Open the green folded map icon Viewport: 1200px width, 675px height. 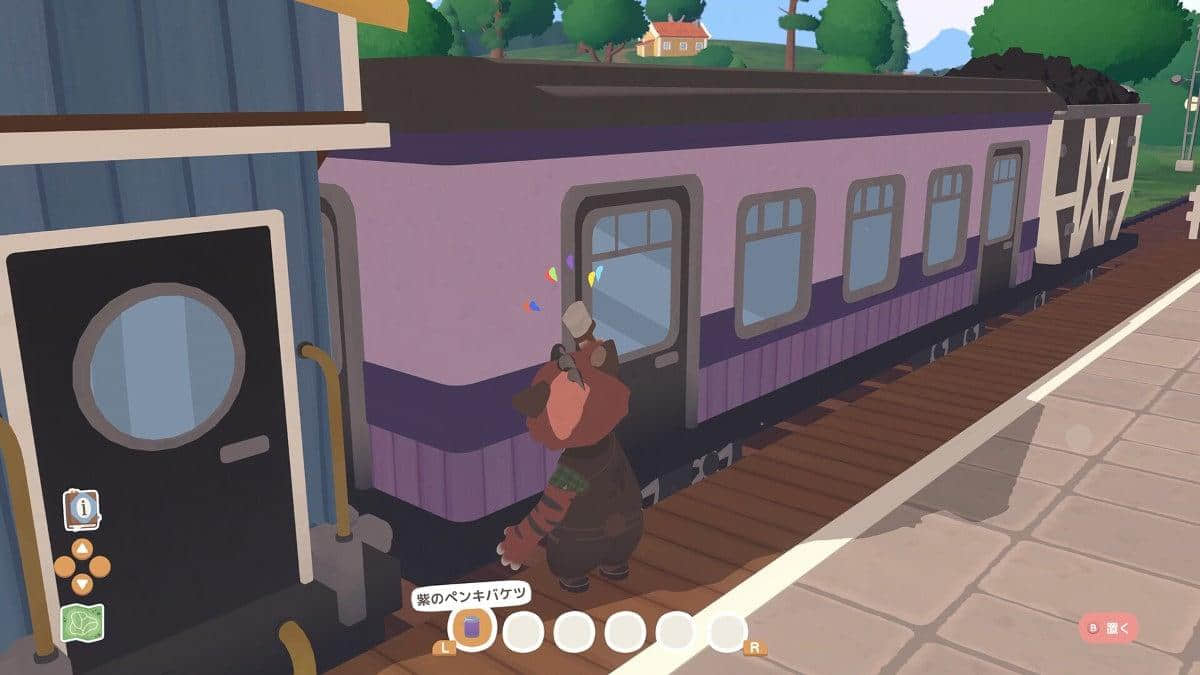(x=82, y=624)
